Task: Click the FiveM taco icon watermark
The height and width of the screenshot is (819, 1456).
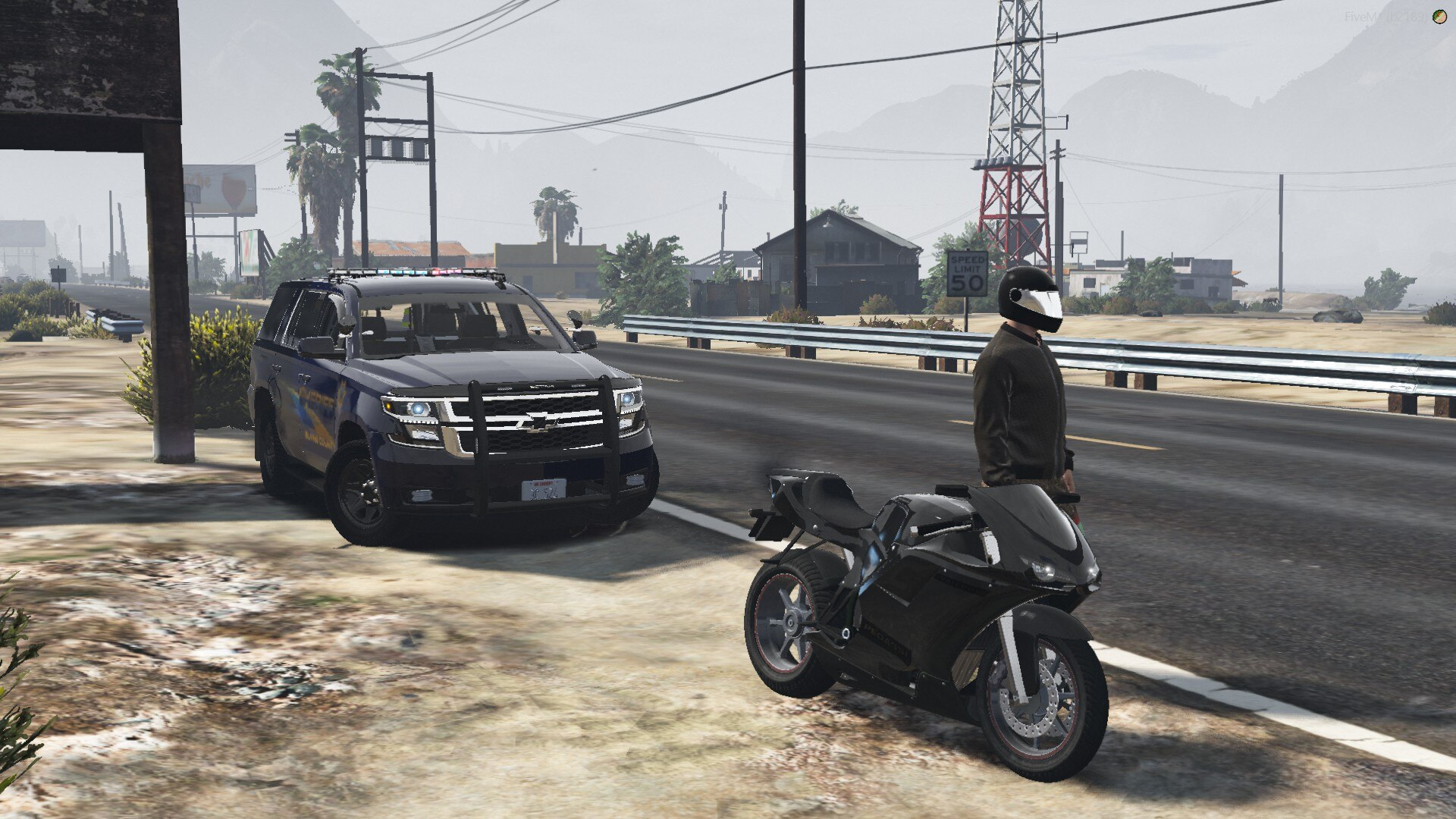Action: click(x=1439, y=17)
